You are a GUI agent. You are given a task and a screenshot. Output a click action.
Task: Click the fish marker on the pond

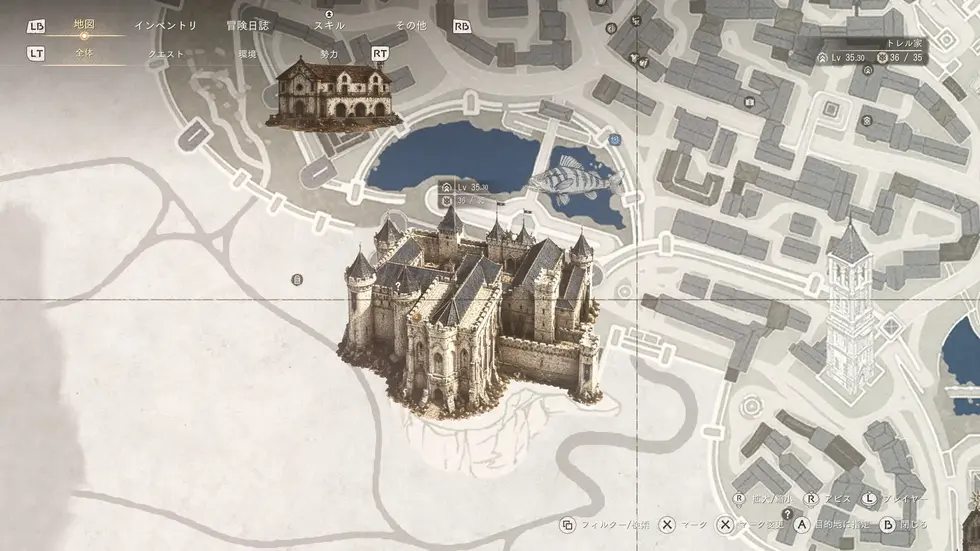coord(572,178)
